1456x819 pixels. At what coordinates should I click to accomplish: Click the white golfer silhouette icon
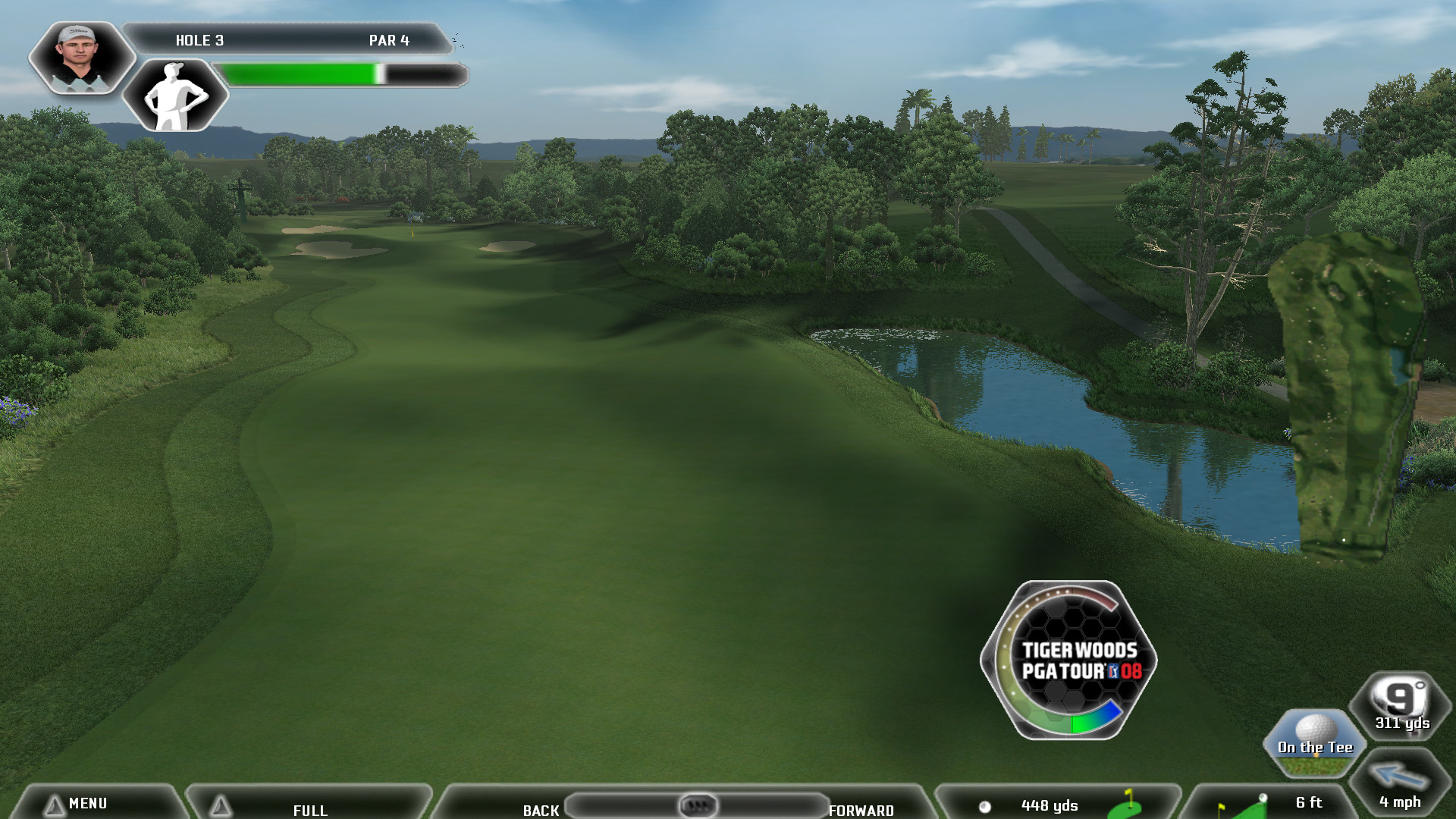coord(176,96)
